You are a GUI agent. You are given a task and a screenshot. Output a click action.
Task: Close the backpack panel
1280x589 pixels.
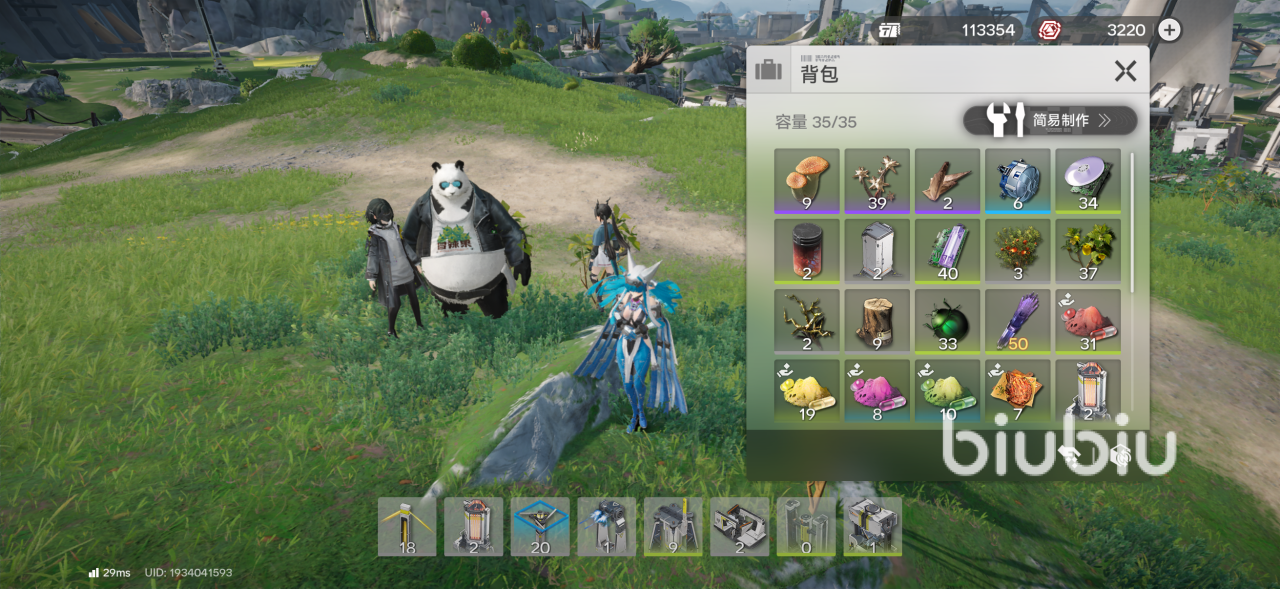(x=1125, y=71)
